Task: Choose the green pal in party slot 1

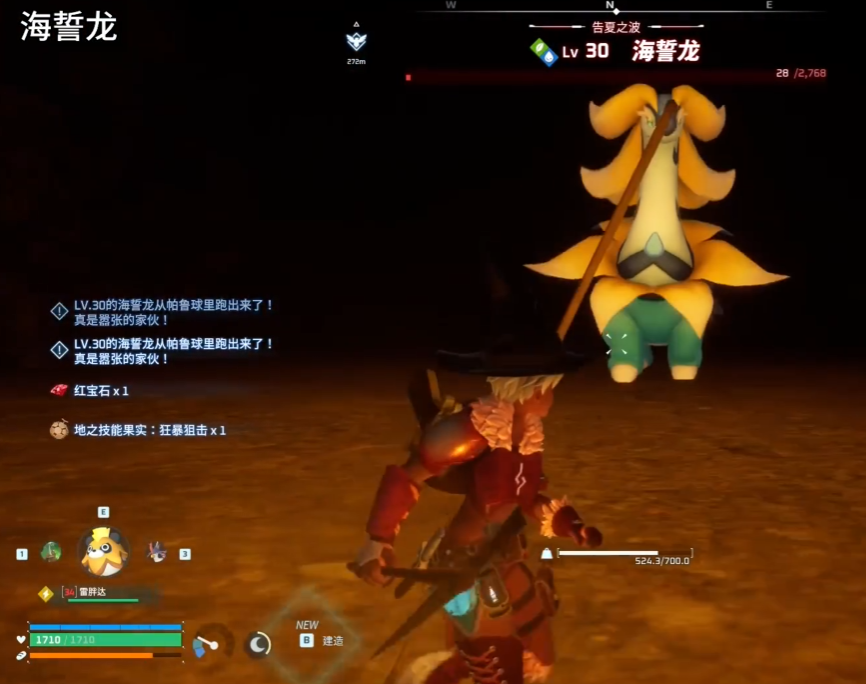Action: point(50,552)
